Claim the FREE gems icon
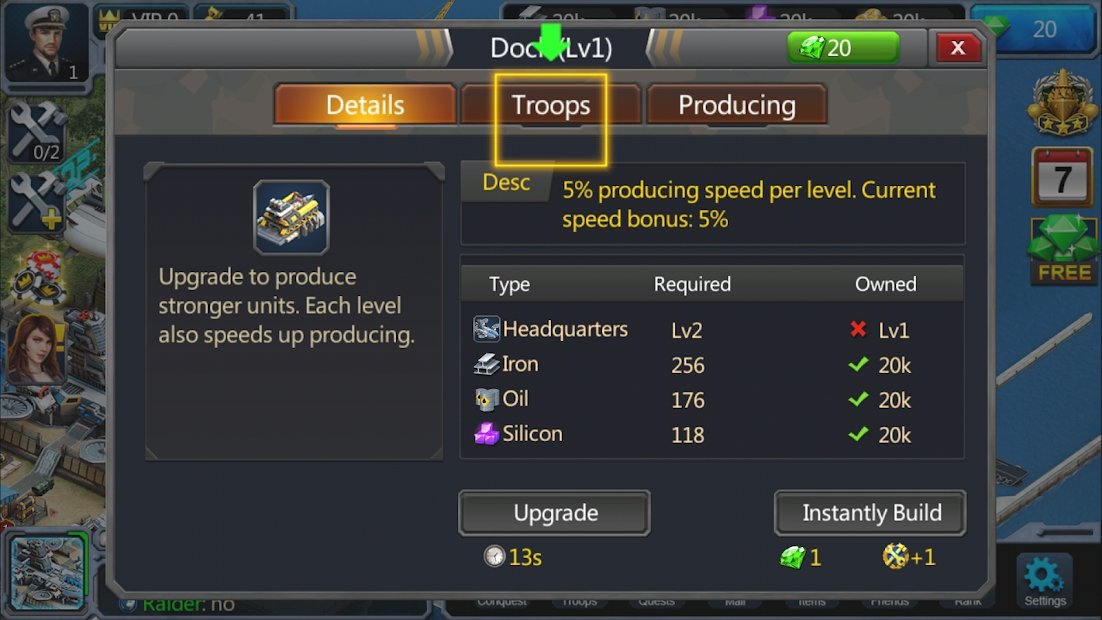The width and height of the screenshot is (1102, 620). [x=1063, y=250]
